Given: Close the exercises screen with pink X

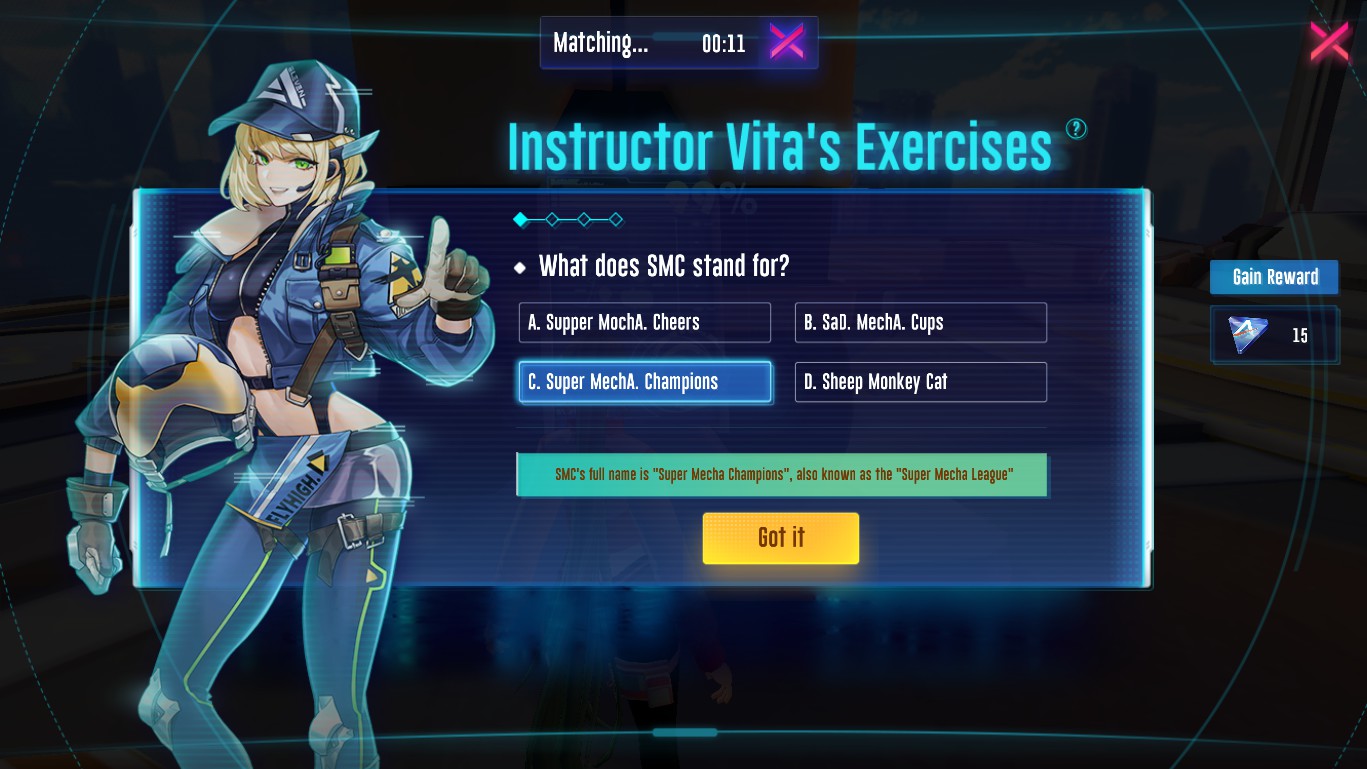Looking at the screenshot, I should tap(1329, 41).
